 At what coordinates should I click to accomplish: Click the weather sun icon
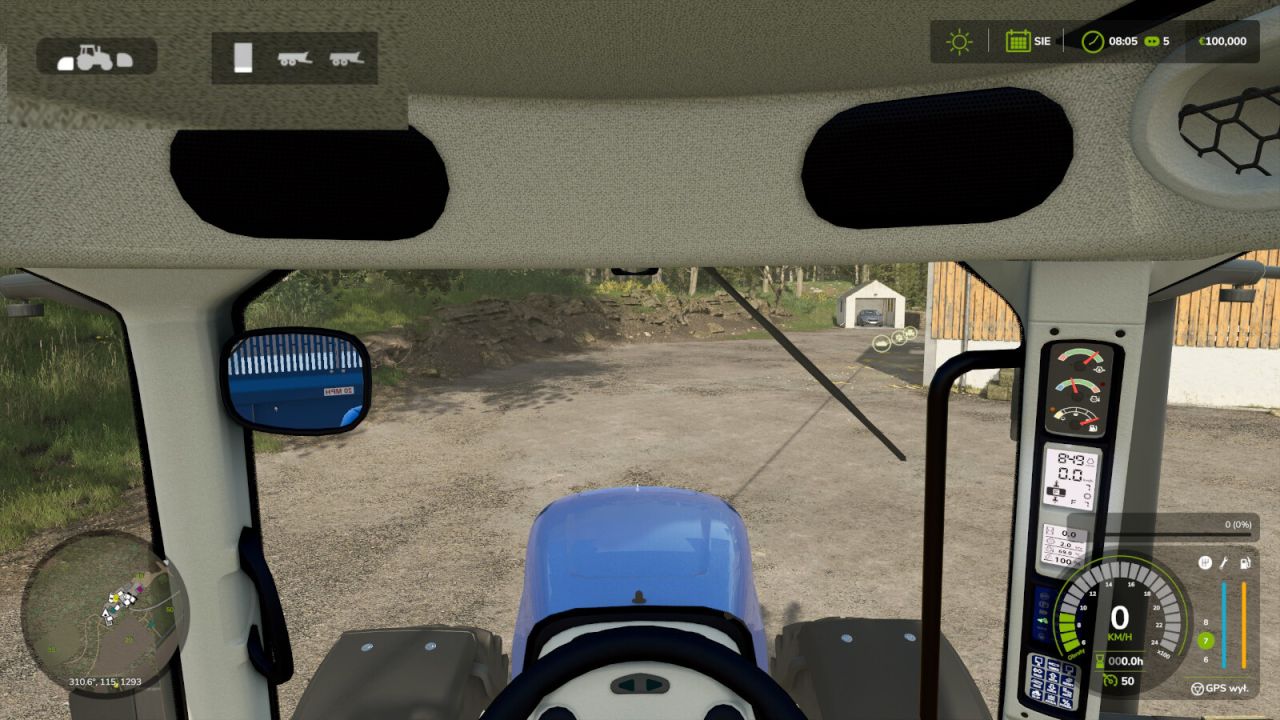point(958,42)
